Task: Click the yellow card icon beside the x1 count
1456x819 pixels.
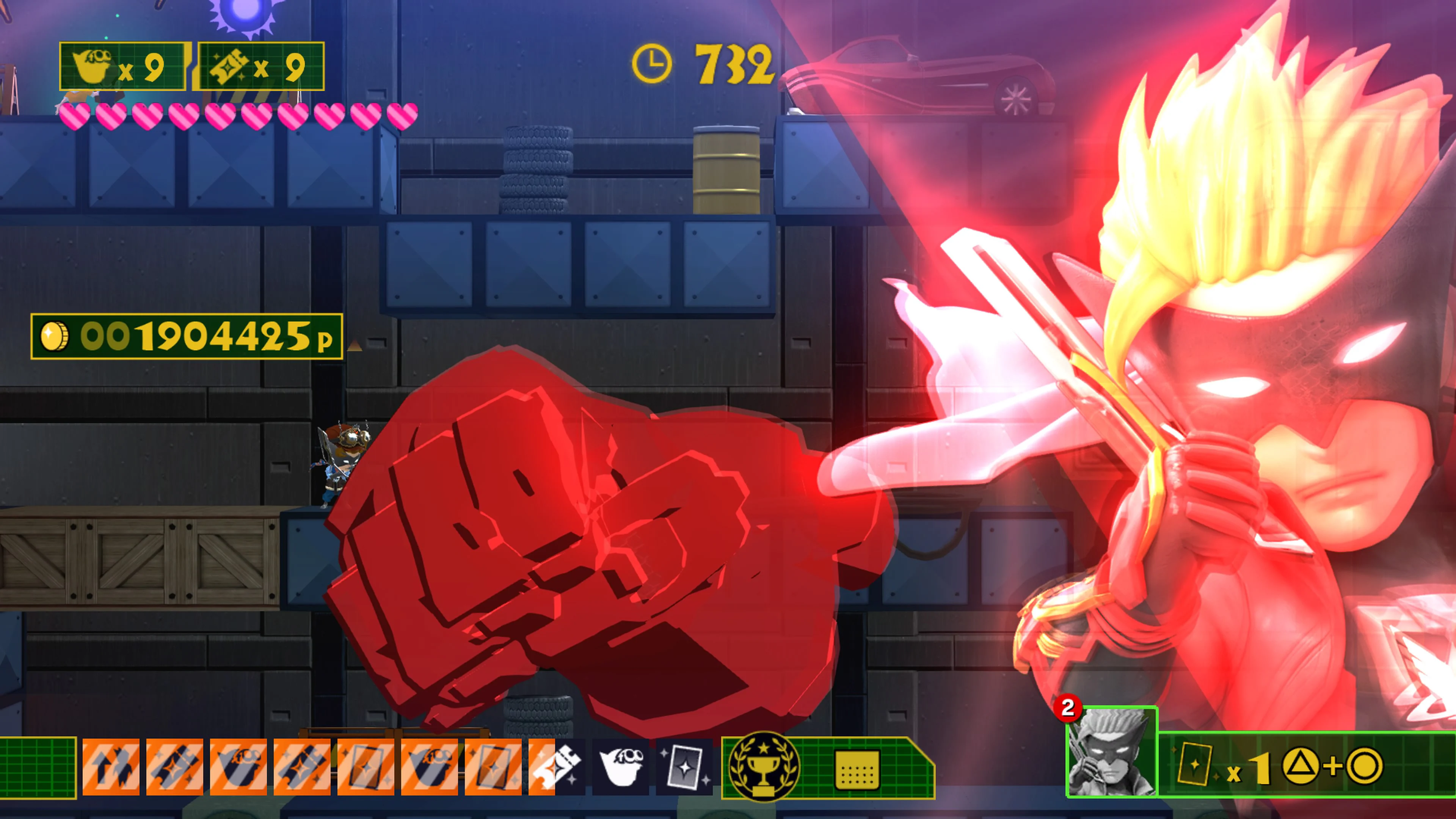Action: point(1197,764)
